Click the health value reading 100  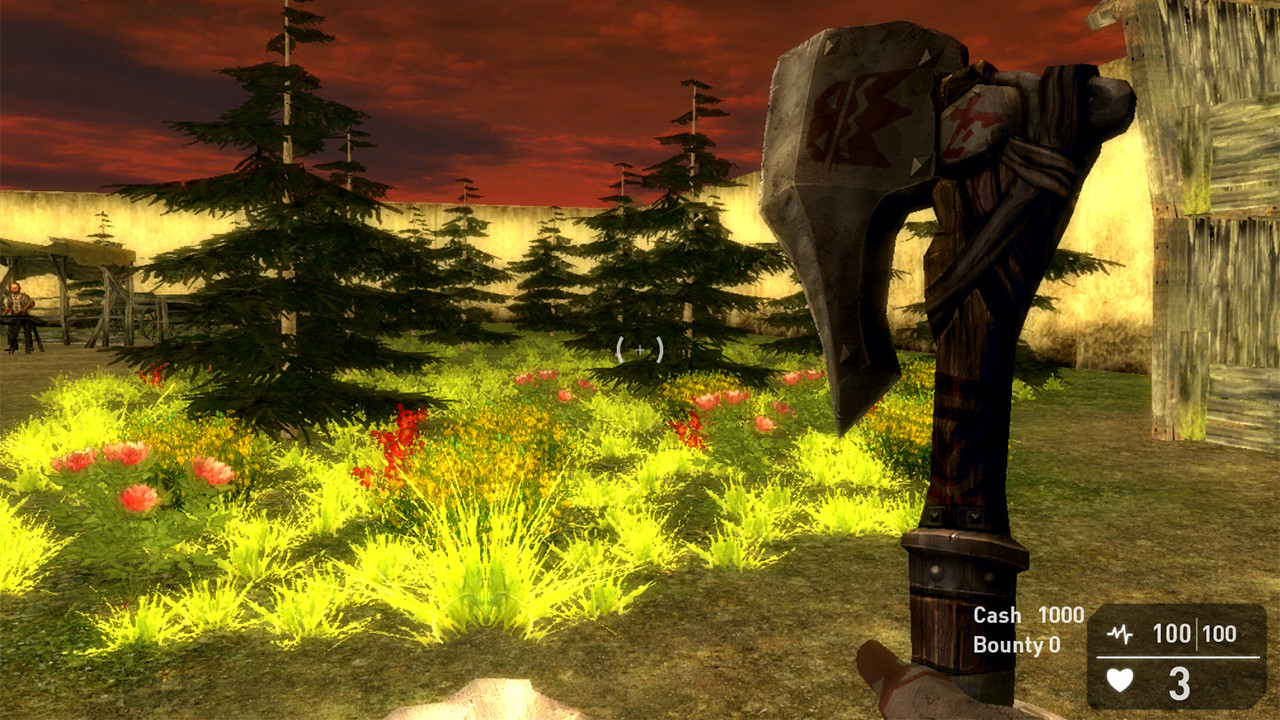tap(1172, 632)
